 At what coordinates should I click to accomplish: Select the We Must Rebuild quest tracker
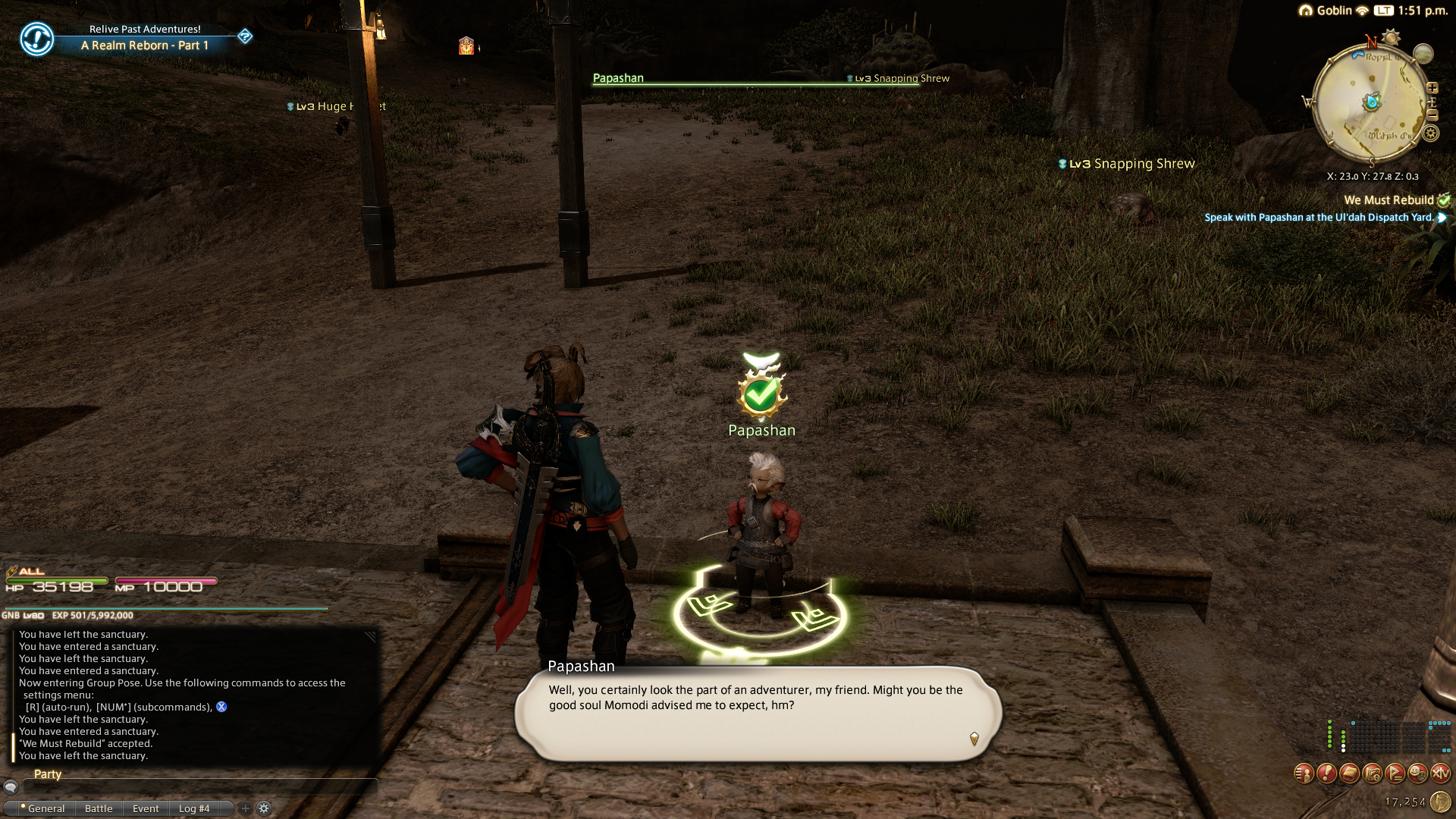1389,200
